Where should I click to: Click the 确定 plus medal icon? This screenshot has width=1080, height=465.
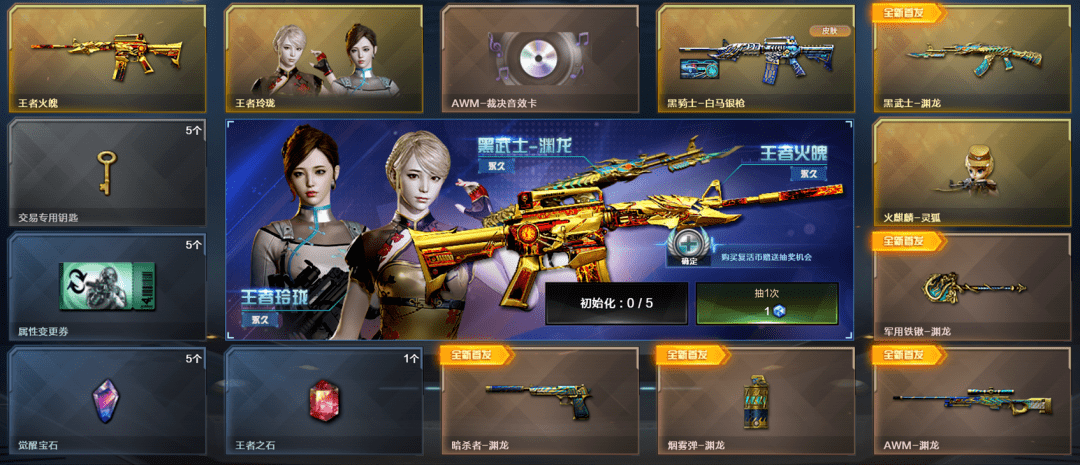point(687,246)
